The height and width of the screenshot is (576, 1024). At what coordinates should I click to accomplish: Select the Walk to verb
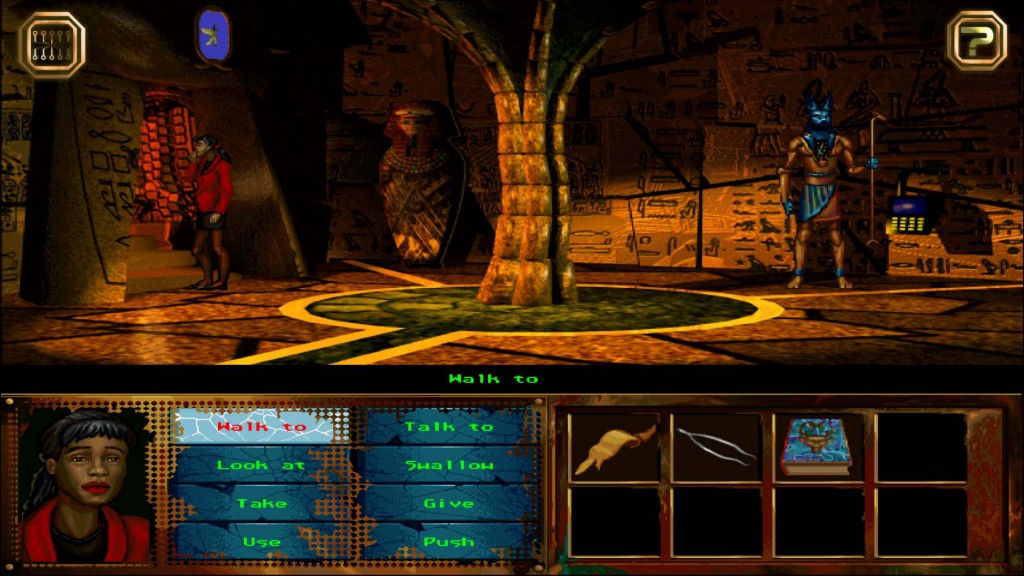(253, 427)
